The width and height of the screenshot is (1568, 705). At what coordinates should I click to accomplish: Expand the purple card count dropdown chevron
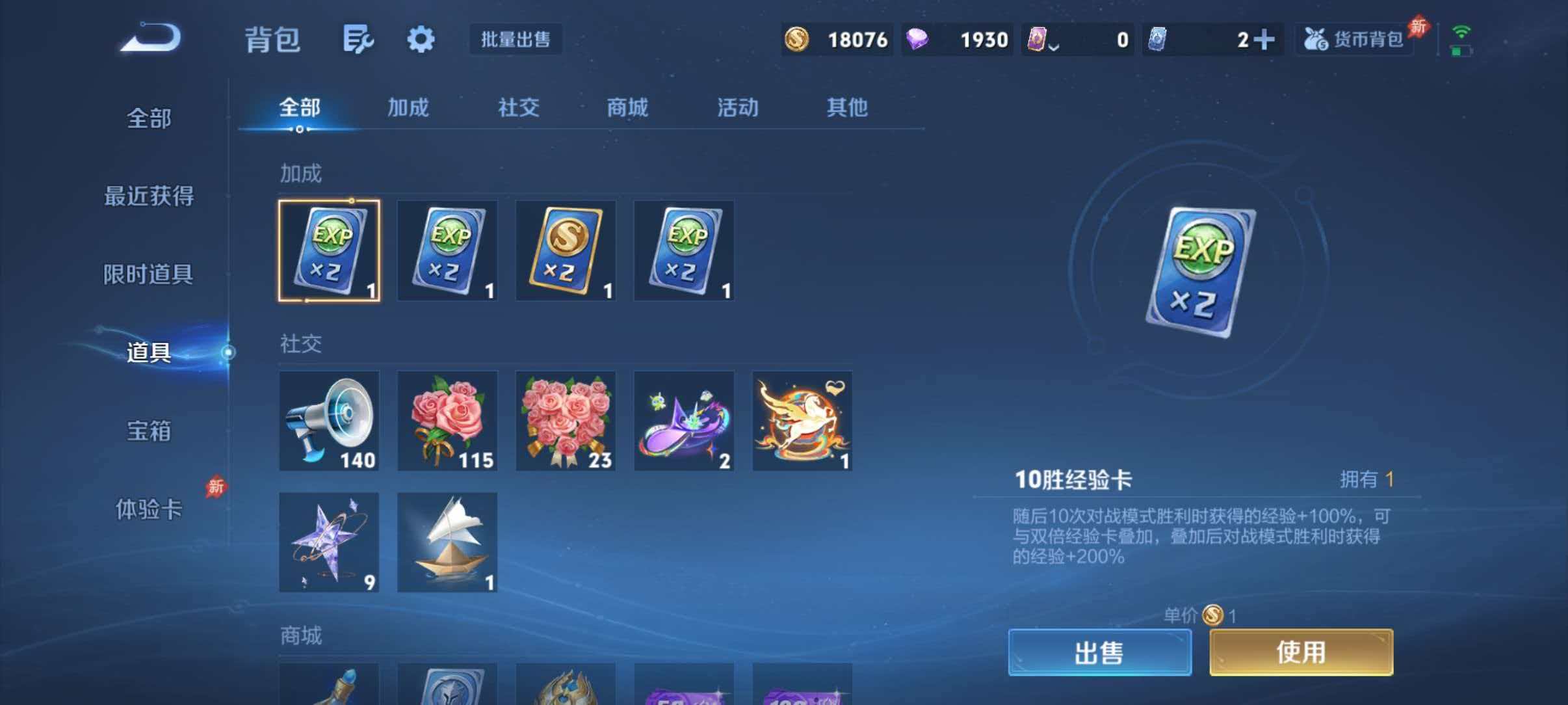coord(1053,46)
